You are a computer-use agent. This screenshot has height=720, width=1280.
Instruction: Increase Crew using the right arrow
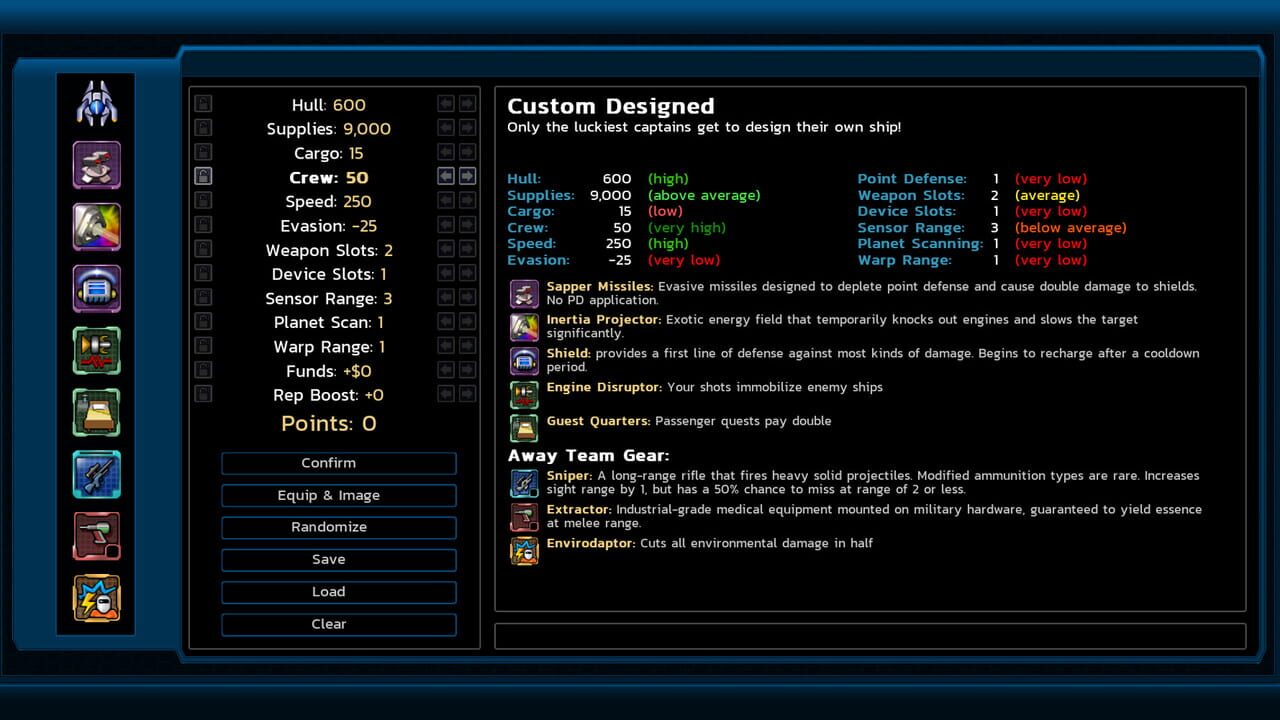click(465, 177)
